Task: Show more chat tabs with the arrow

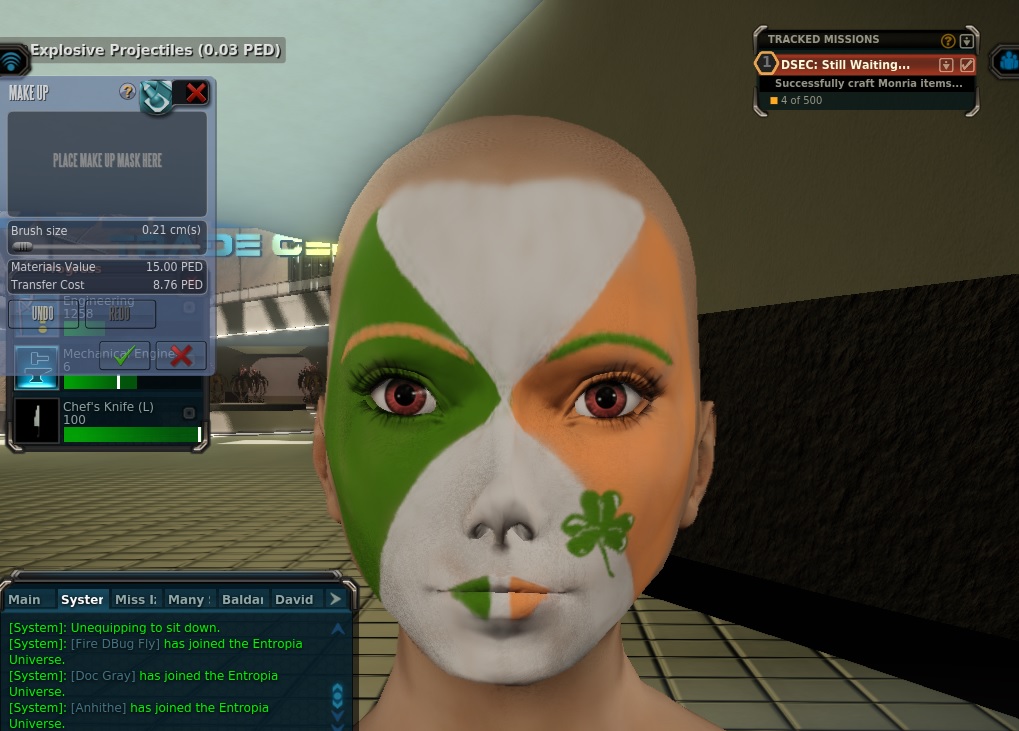Action: [x=335, y=599]
